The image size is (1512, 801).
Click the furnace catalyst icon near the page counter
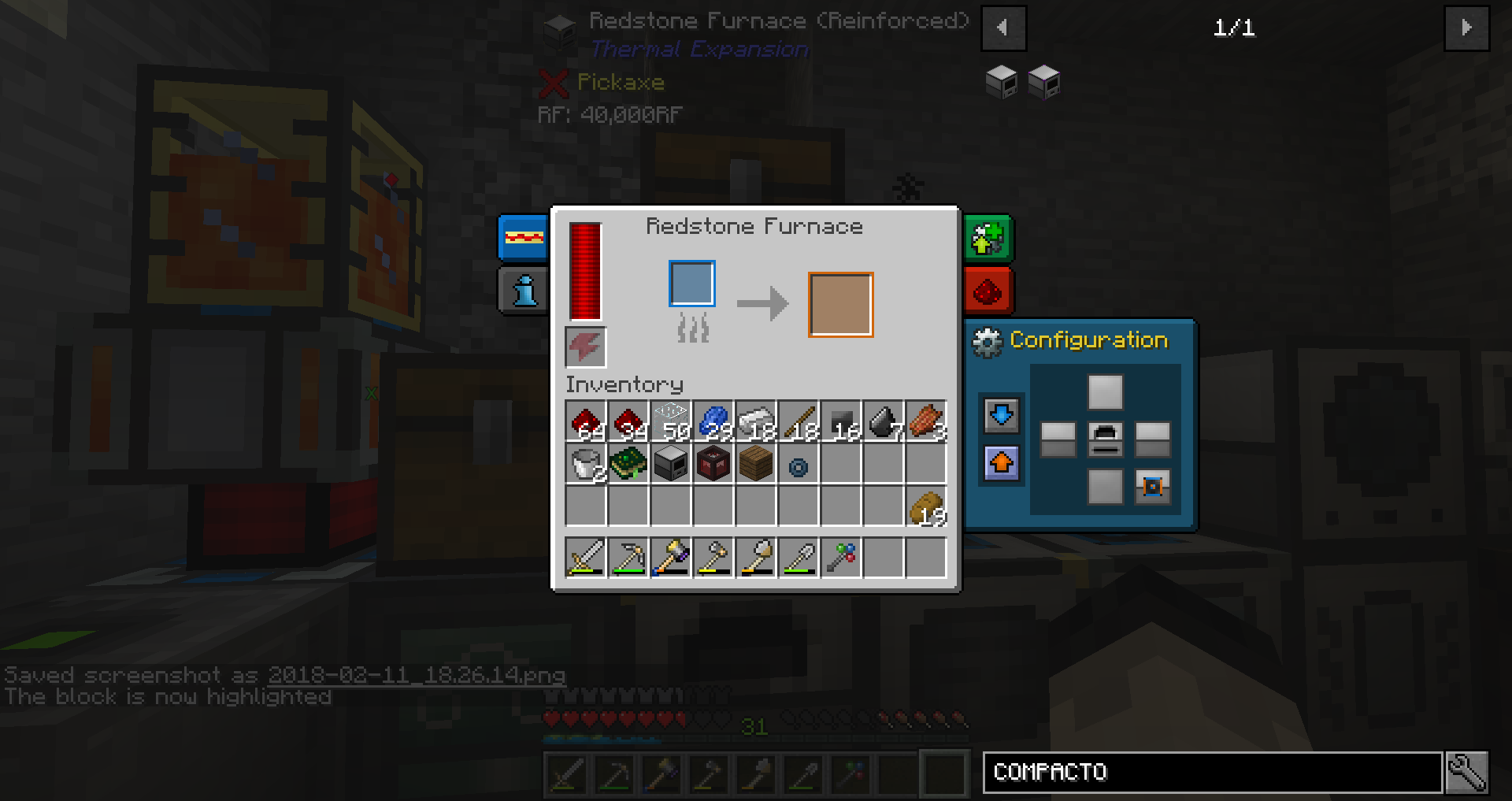click(999, 82)
